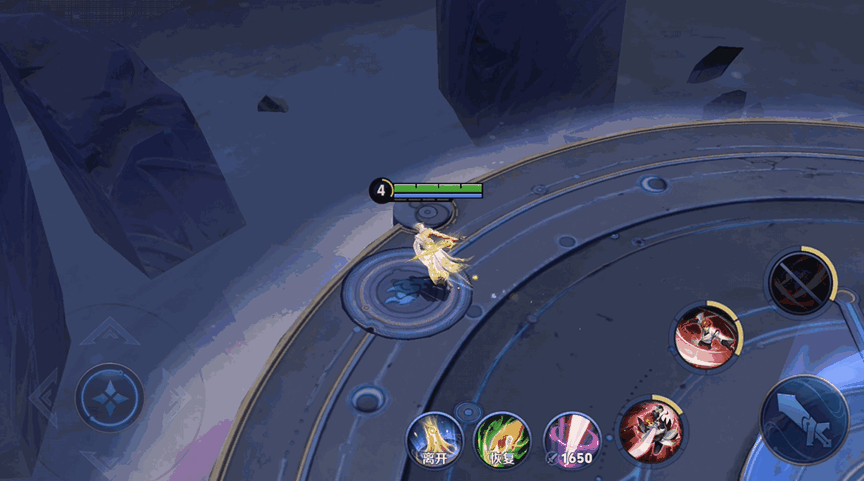This screenshot has height=481, width=864.
Task: Tap the sword basic attack button
Action: pos(805,419)
